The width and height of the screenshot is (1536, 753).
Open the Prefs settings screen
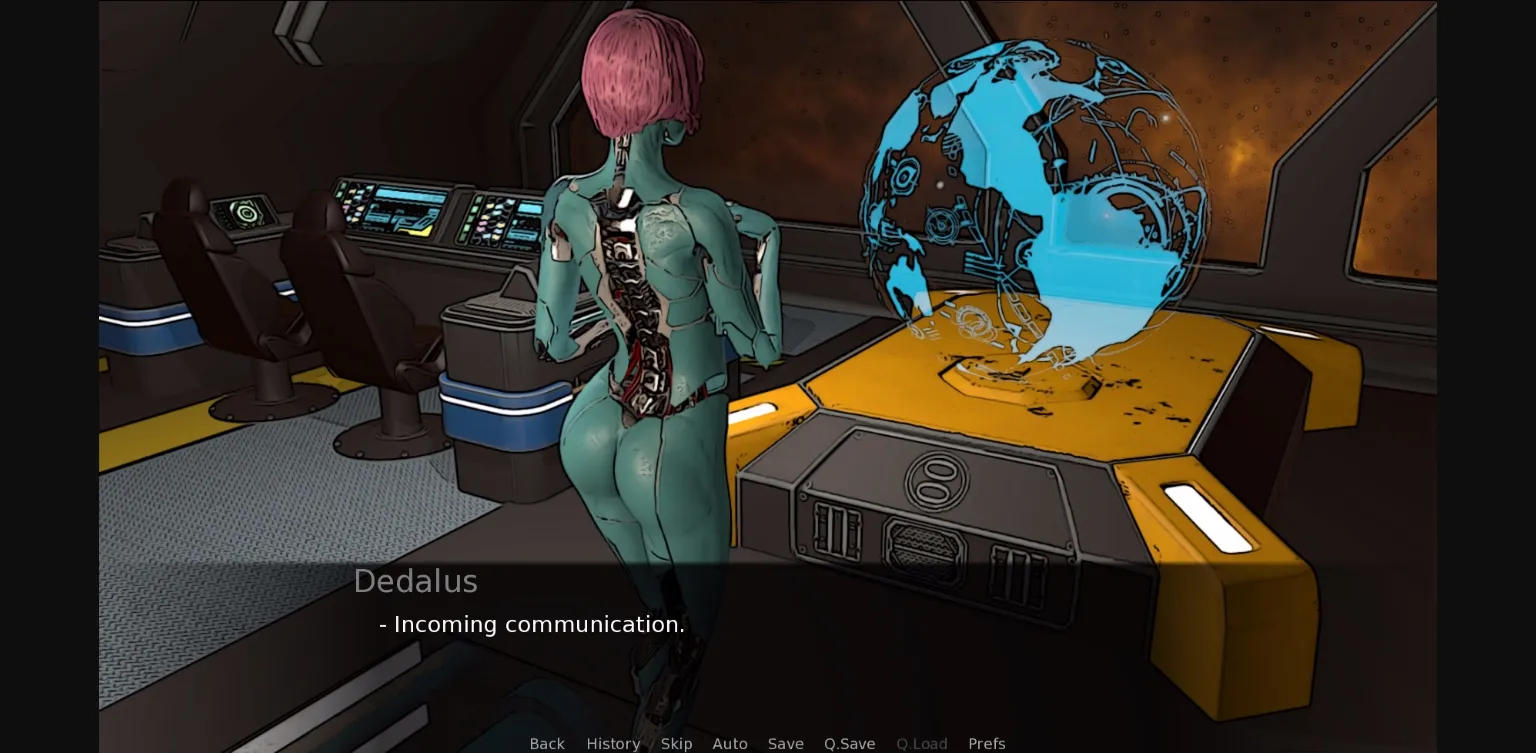[987, 744]
